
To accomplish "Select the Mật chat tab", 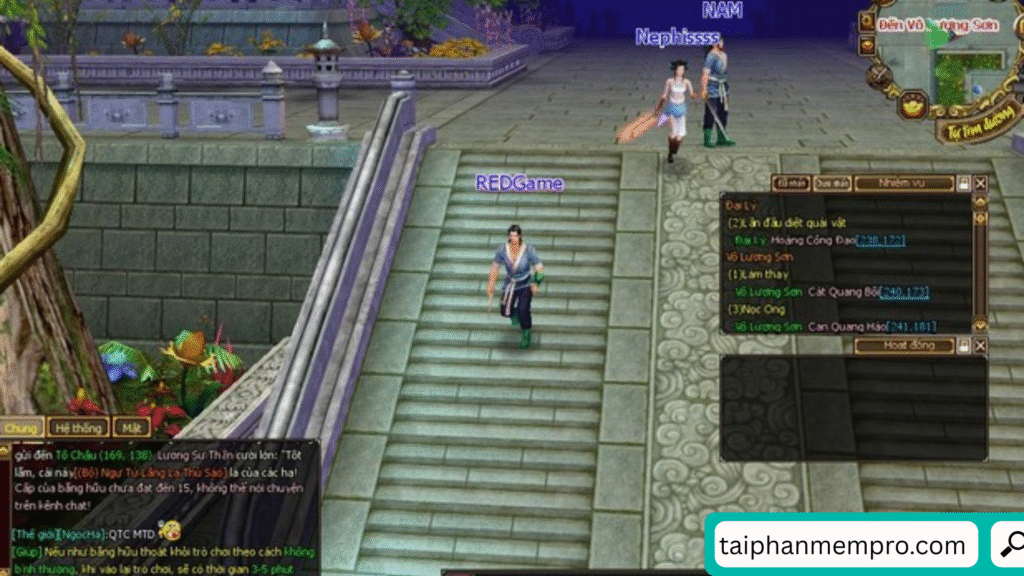I will [x=131, y=428].
